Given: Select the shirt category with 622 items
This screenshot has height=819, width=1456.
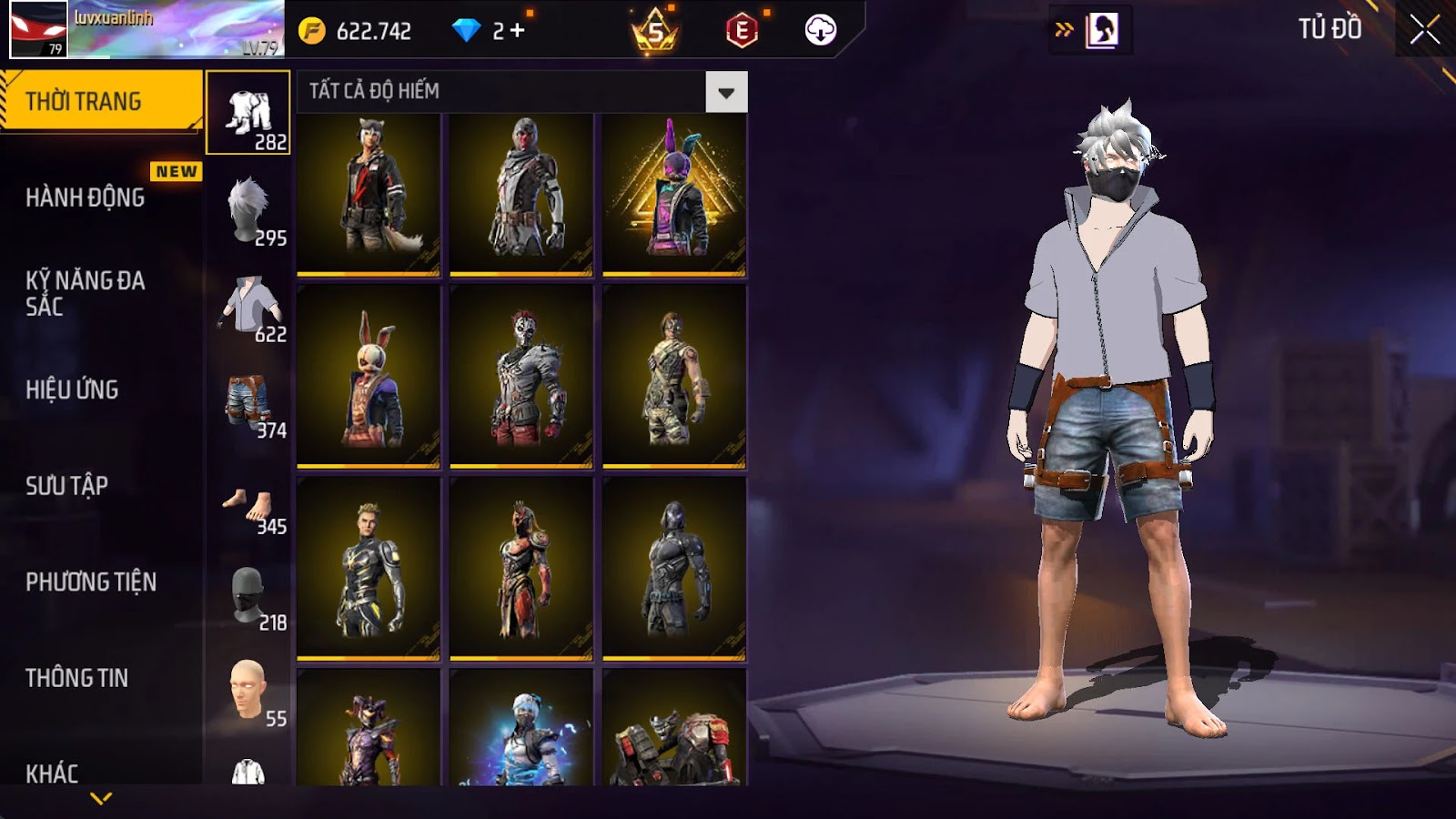Looking at the screenshot, I should click(x=249, y=307).
